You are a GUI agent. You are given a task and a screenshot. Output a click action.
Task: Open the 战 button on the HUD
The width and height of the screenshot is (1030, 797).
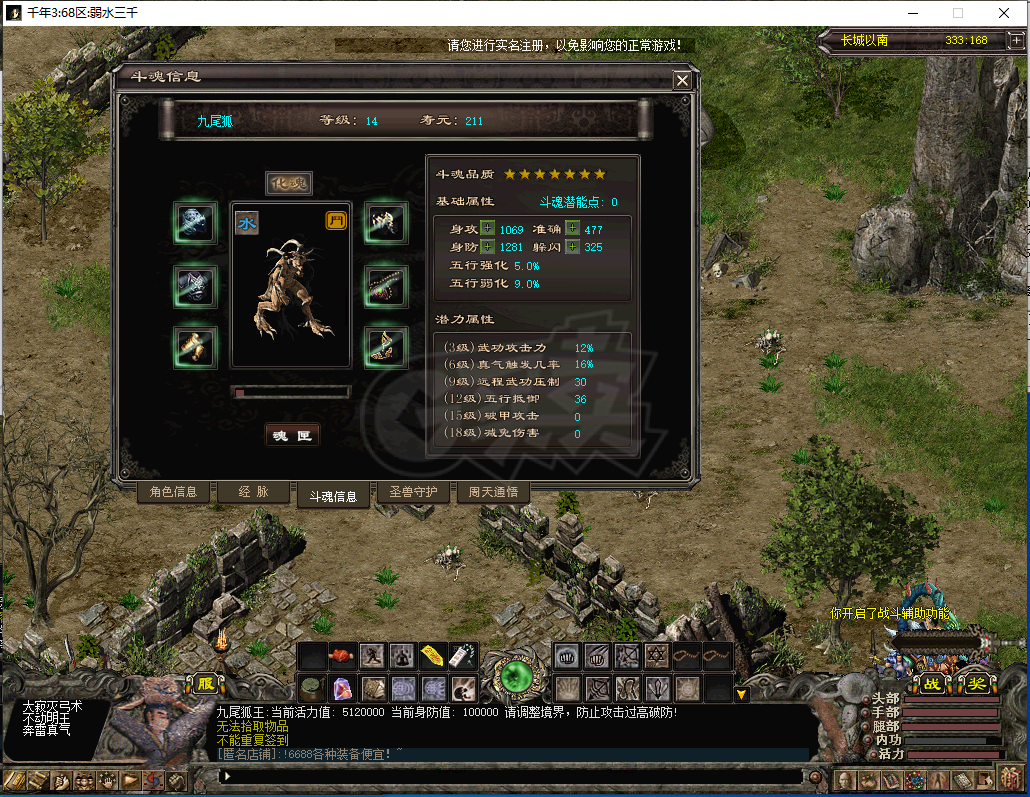pos(932,684)
